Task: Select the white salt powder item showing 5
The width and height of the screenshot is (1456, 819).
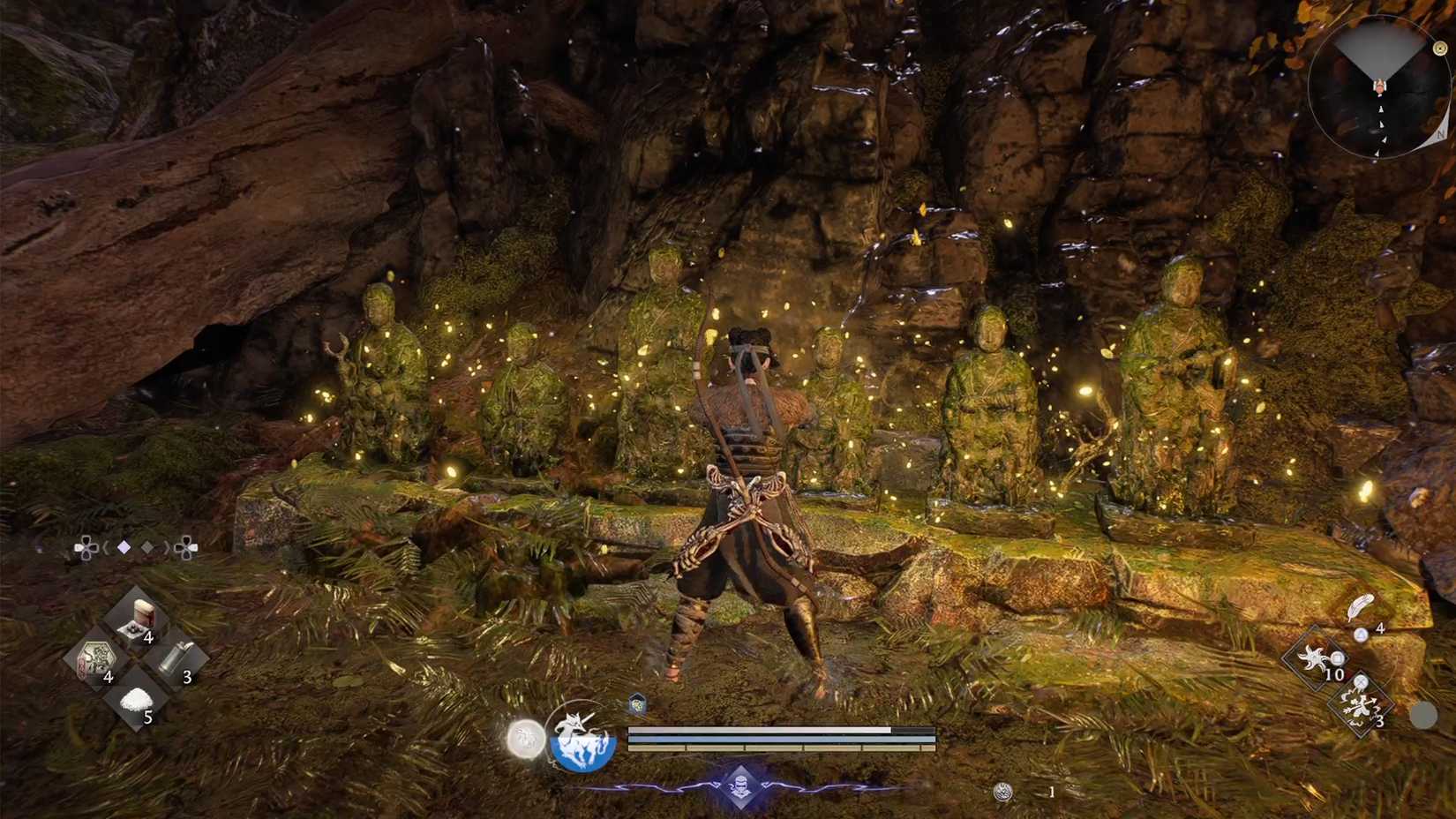Action: pos(134,702)
